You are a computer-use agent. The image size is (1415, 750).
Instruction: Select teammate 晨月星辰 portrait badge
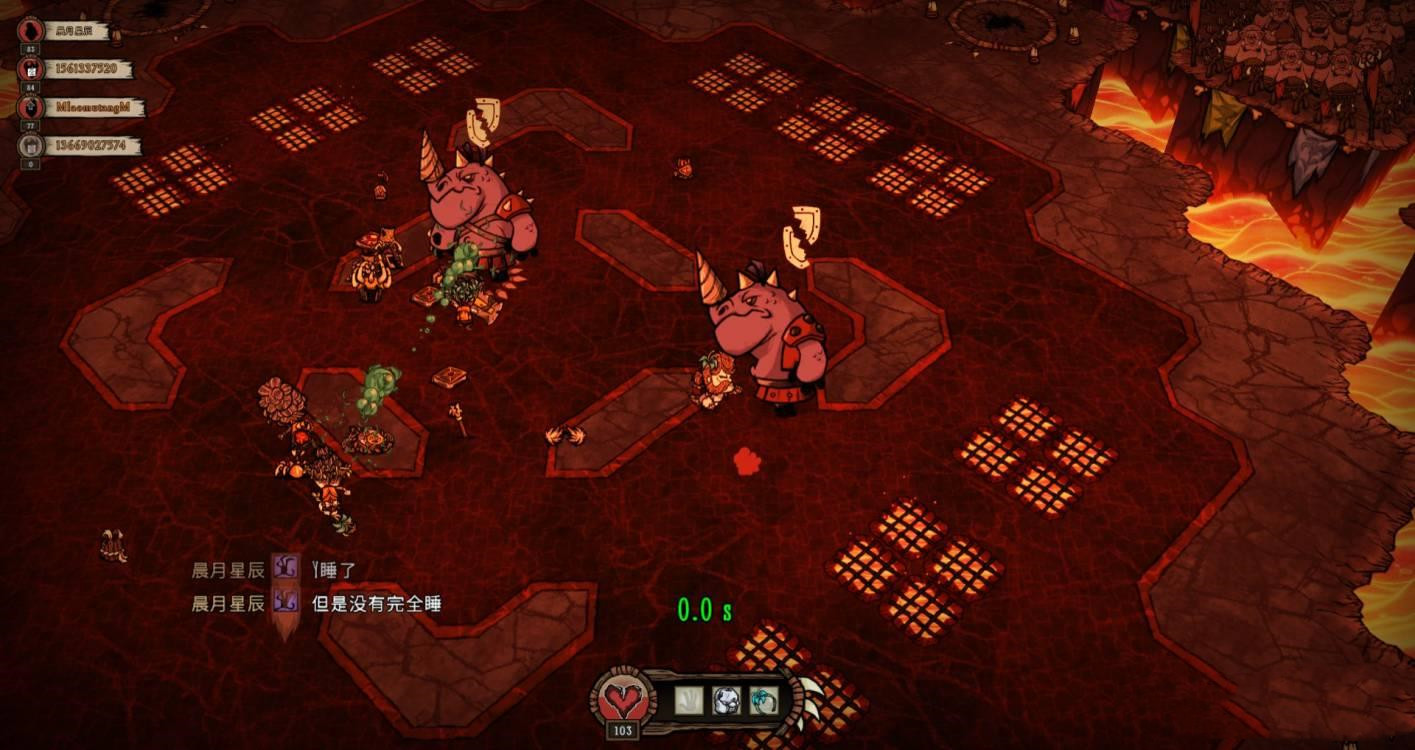click(x=29, y=30)
